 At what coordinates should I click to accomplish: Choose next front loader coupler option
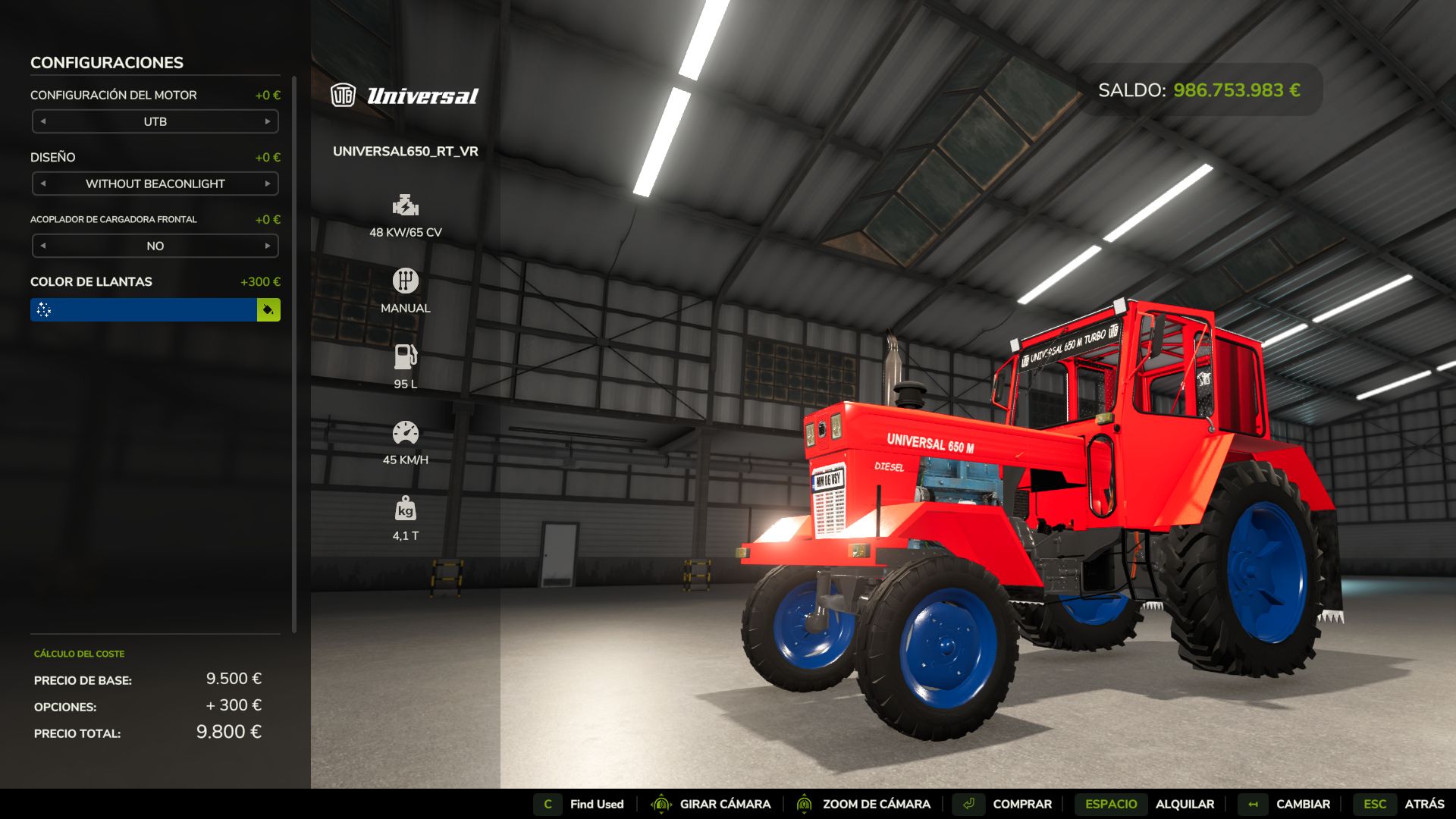(268, 246)
